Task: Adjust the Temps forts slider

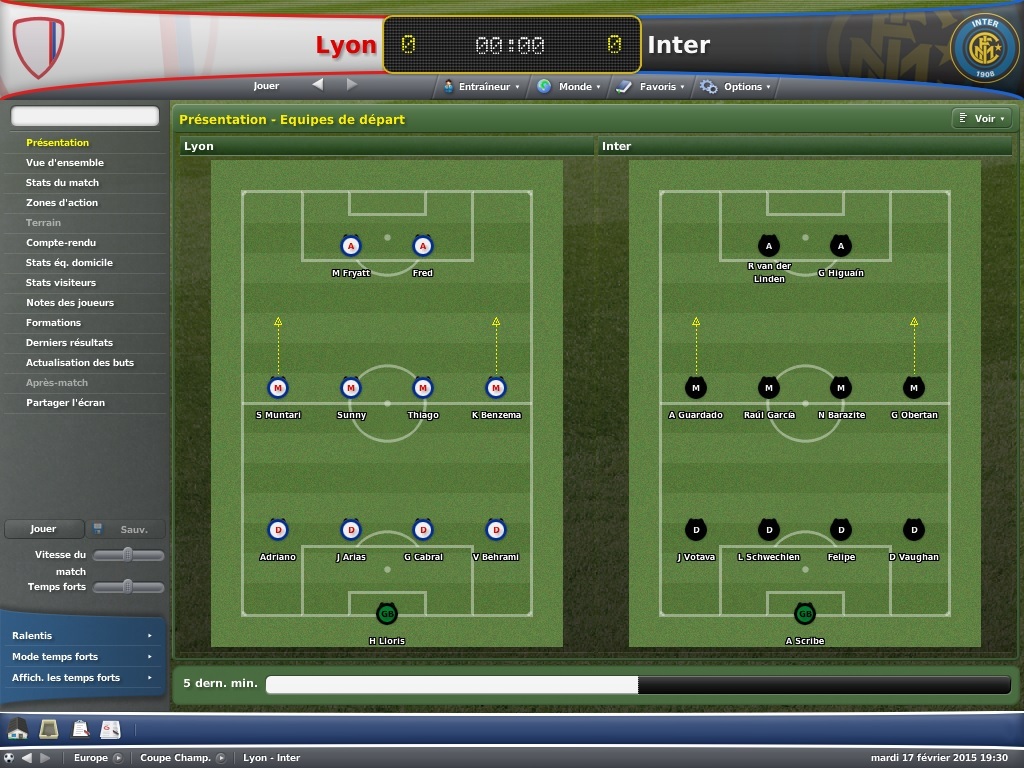Action: pos(128,587)
